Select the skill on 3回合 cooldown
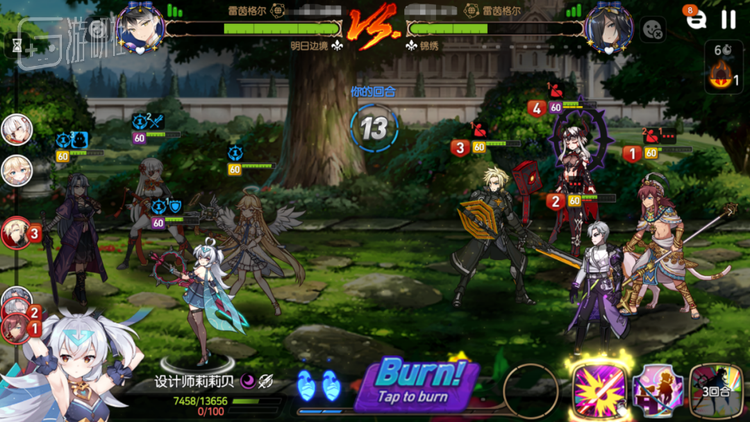The image size is (750, 422). tap(716, 391)
